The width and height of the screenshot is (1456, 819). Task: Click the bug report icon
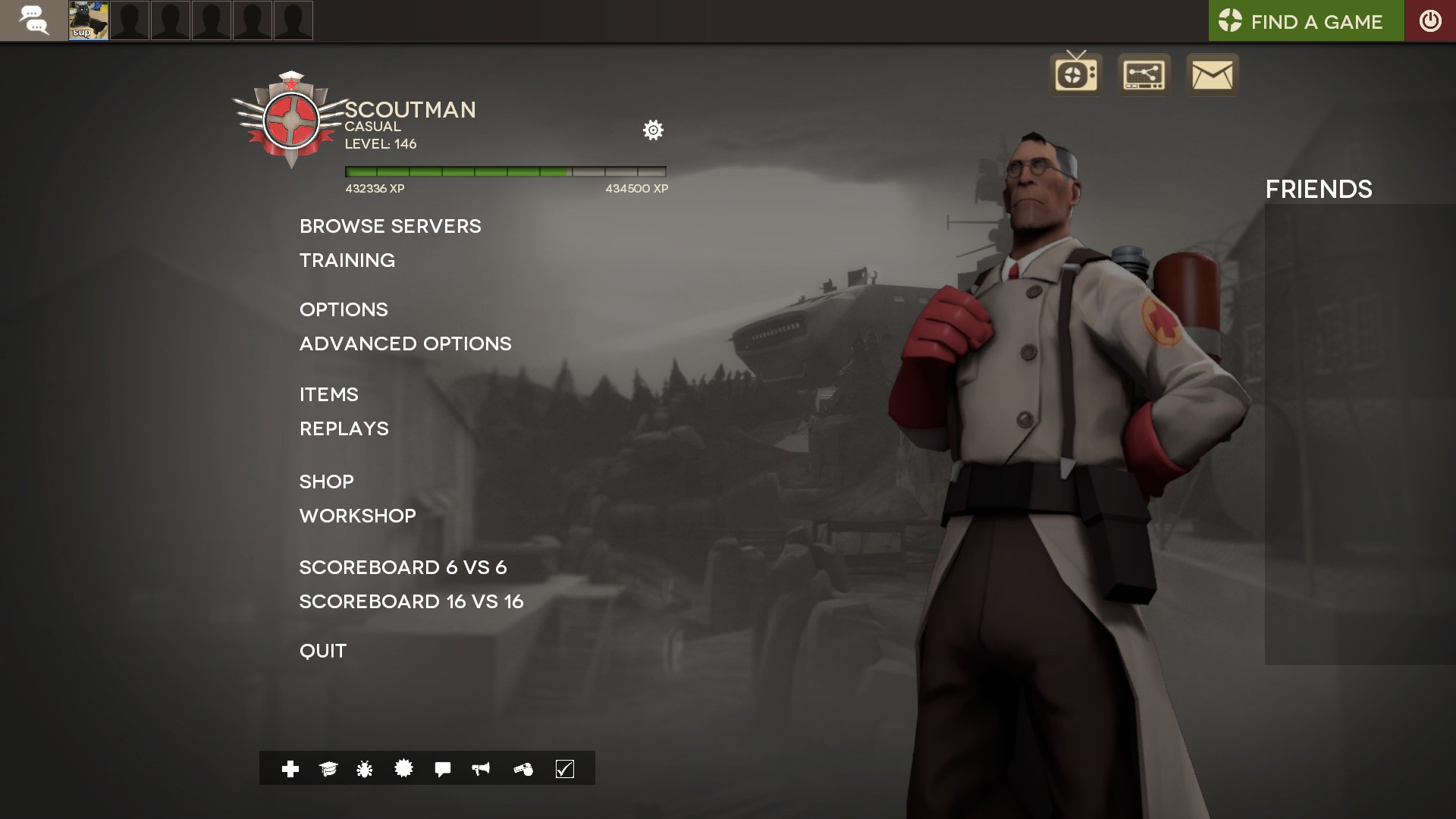tap(363, 769)
